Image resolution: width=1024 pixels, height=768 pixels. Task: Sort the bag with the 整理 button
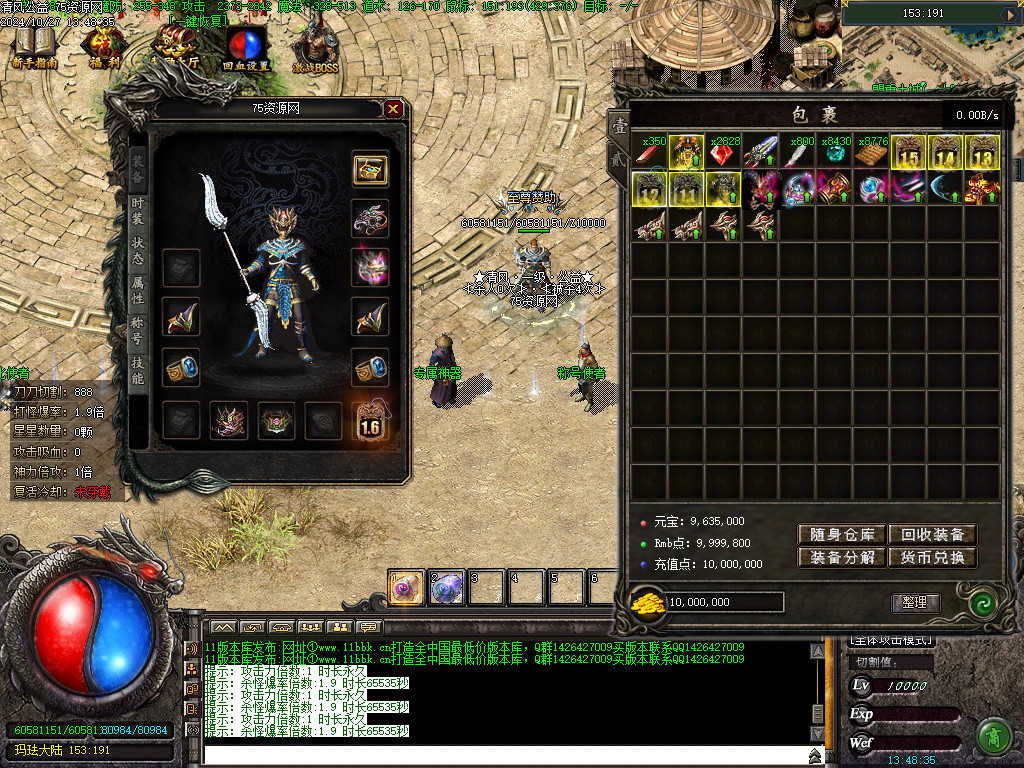(915, 603)
